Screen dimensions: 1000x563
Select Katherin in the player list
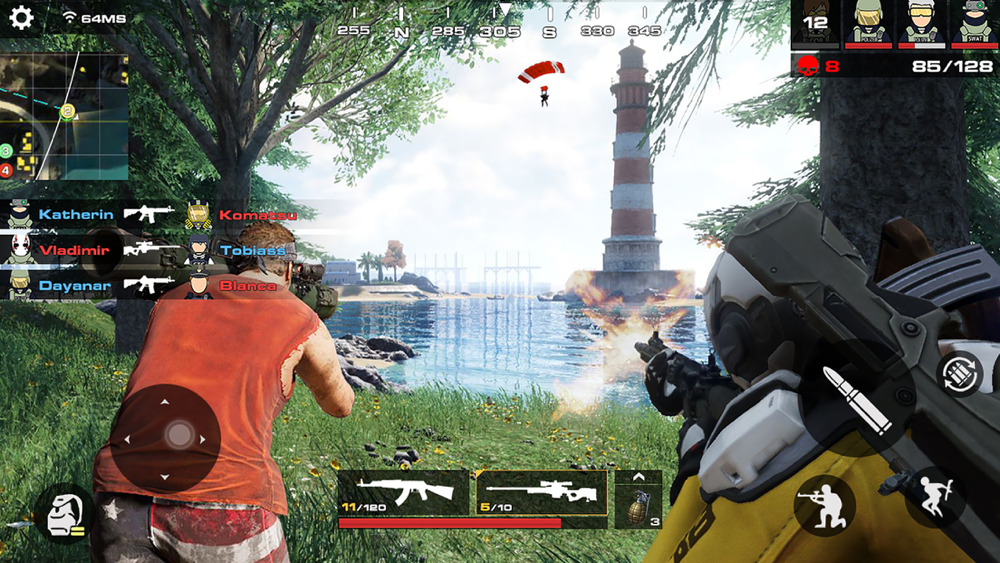tap(75, 214)
